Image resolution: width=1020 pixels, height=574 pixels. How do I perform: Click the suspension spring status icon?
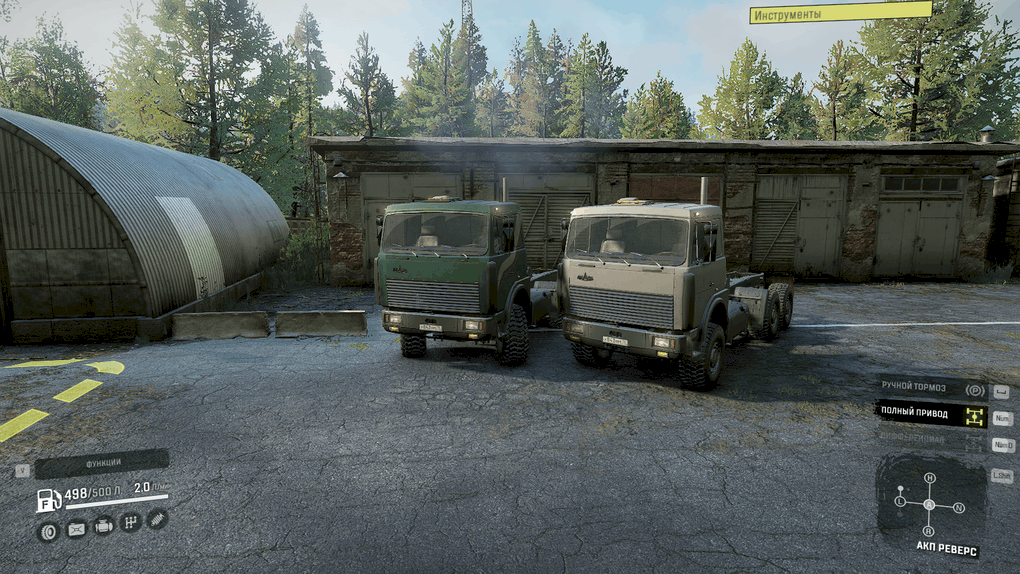pyautogui.click(x=157, y=518)
